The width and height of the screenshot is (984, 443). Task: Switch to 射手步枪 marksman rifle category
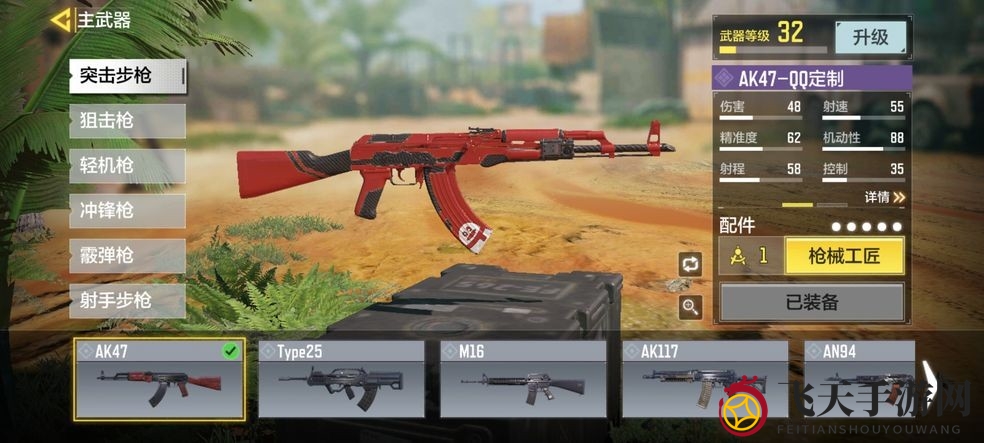click(x=127, y=300)
